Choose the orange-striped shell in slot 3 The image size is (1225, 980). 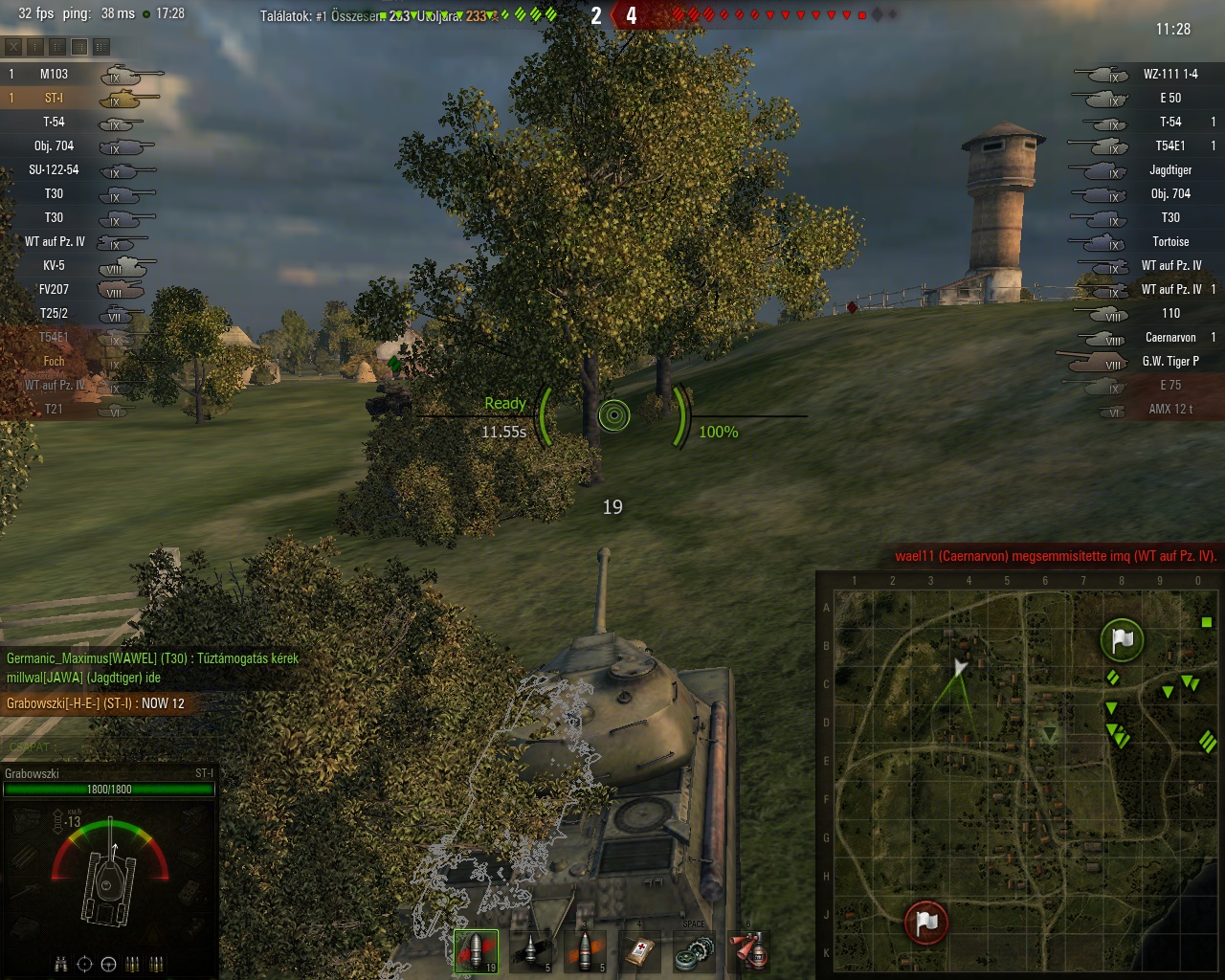(587, 950)
